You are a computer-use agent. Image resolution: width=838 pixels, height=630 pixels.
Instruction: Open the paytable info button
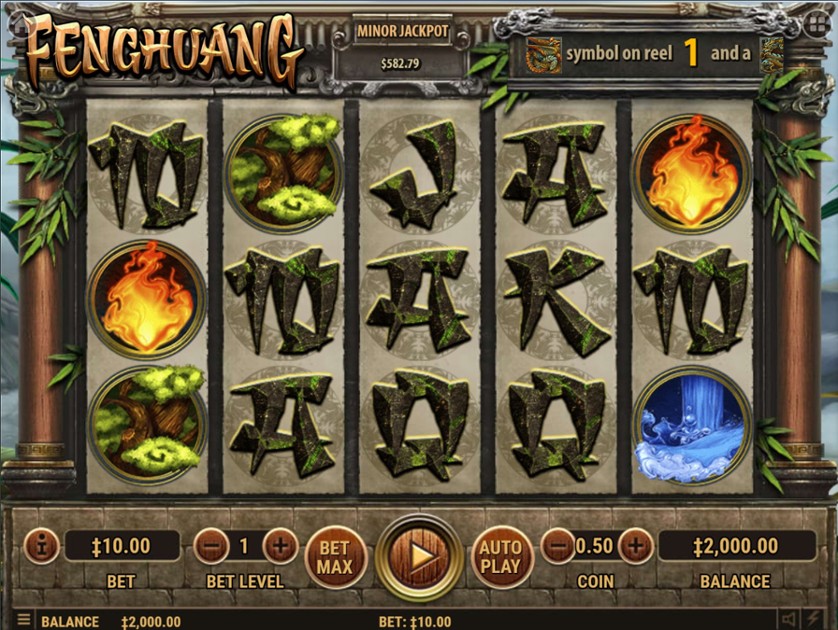tap(41, 546)
